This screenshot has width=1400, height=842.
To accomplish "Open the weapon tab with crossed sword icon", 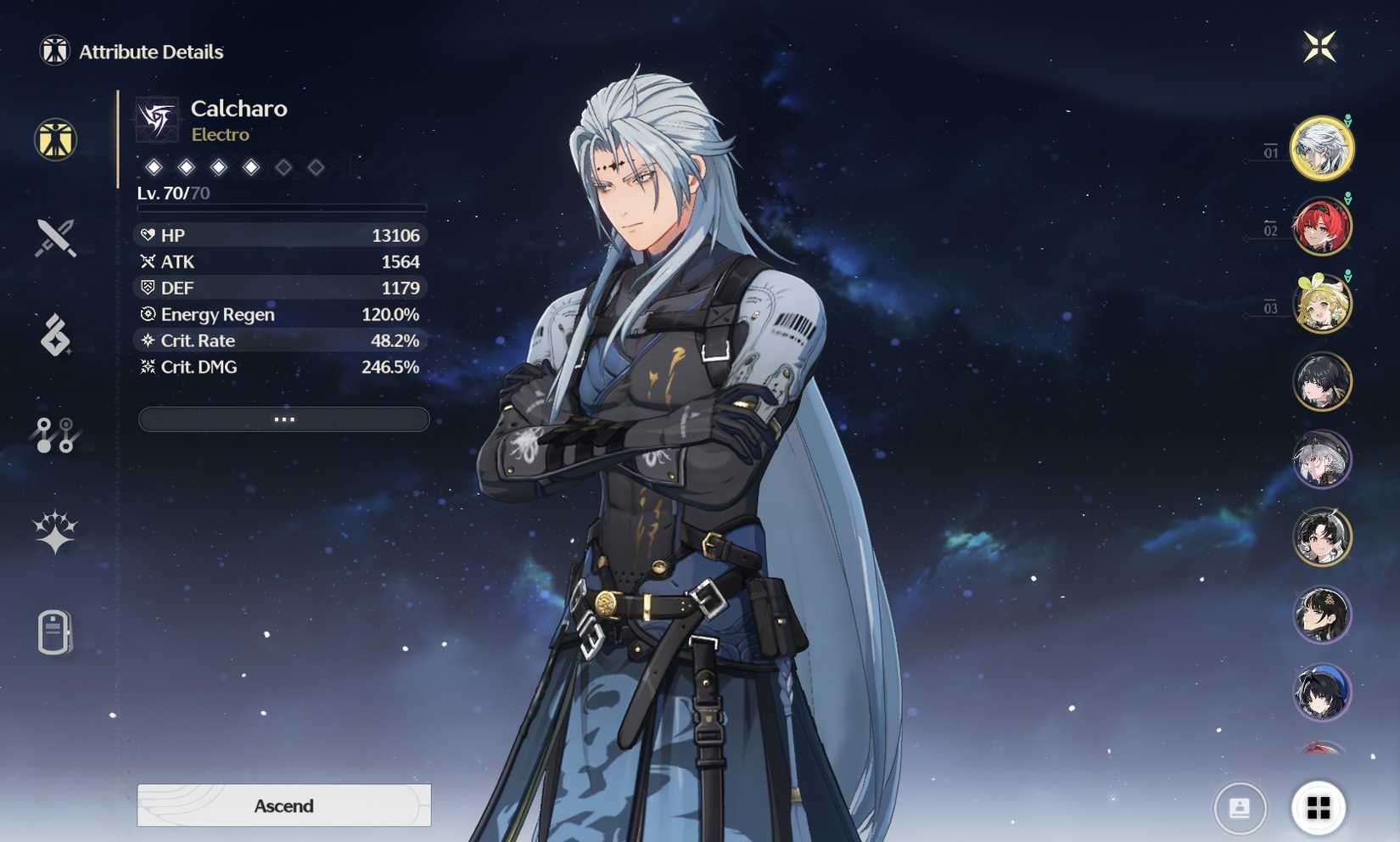I will 56,238.
